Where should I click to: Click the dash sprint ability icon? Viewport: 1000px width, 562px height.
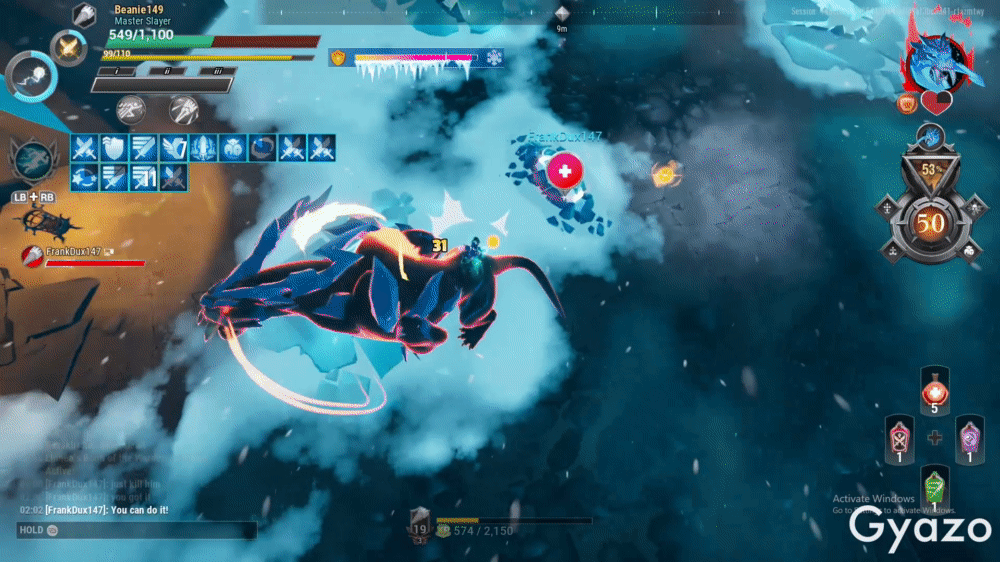point(131,108)
